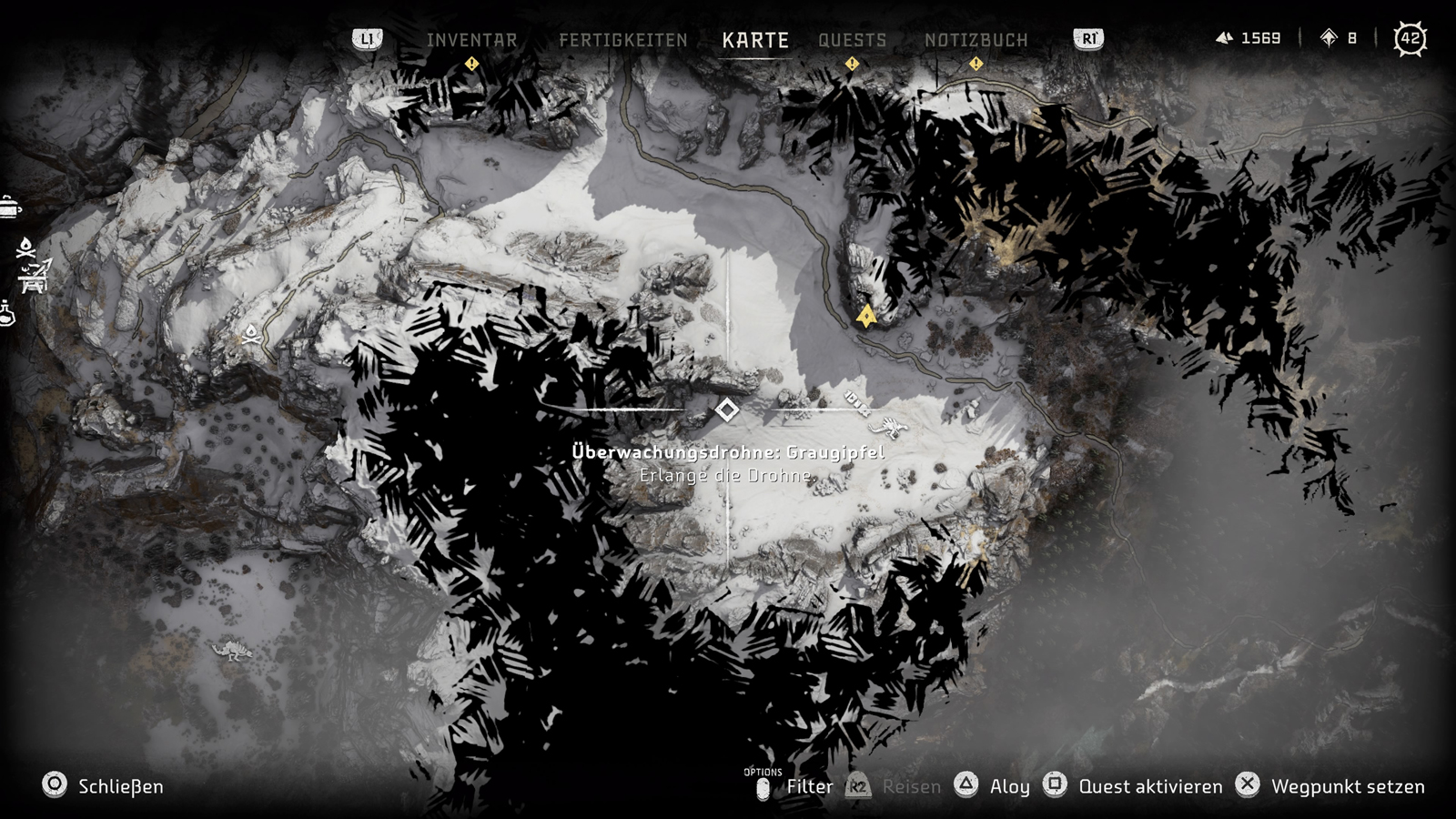Open the Fertigkeiten tab
The height and width of the screenshot is (819, 1456).
point(622,40)
